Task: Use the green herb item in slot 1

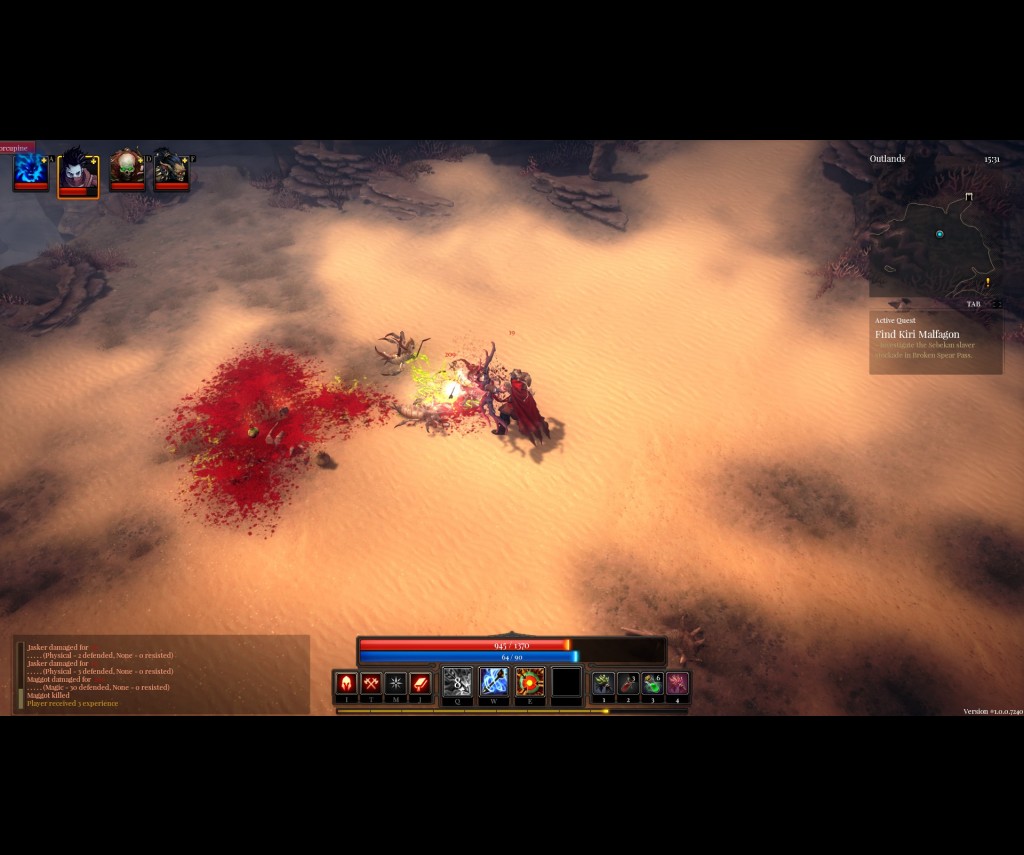Action: (x=603, y=683)
